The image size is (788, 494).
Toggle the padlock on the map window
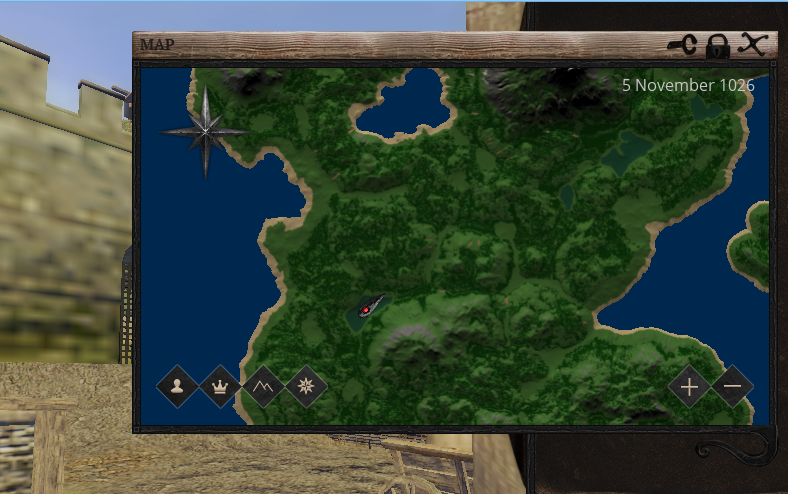(x=717, y=45)
